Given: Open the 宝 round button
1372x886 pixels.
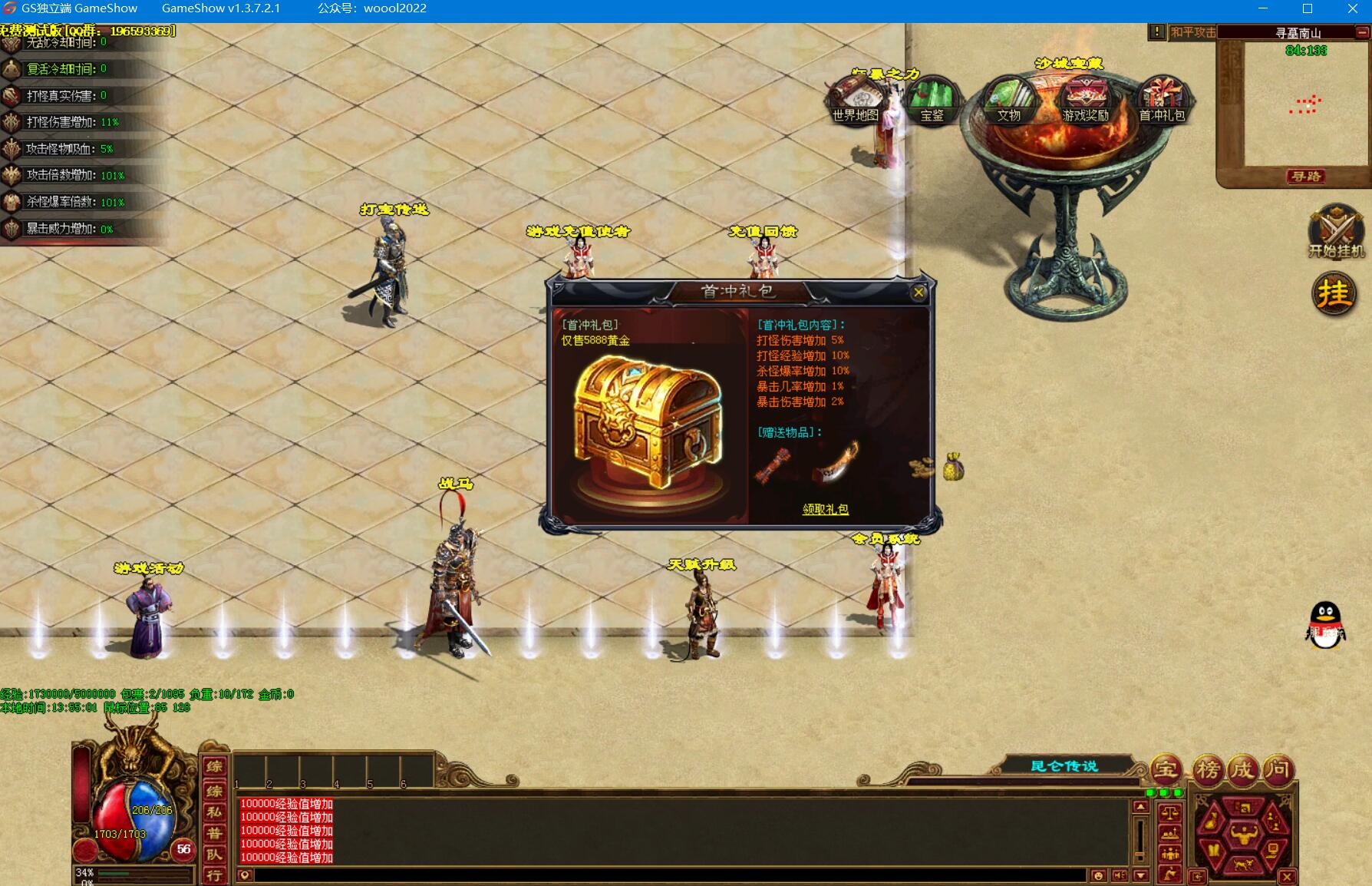Looking at the screenshot, I should (1166, 769).
